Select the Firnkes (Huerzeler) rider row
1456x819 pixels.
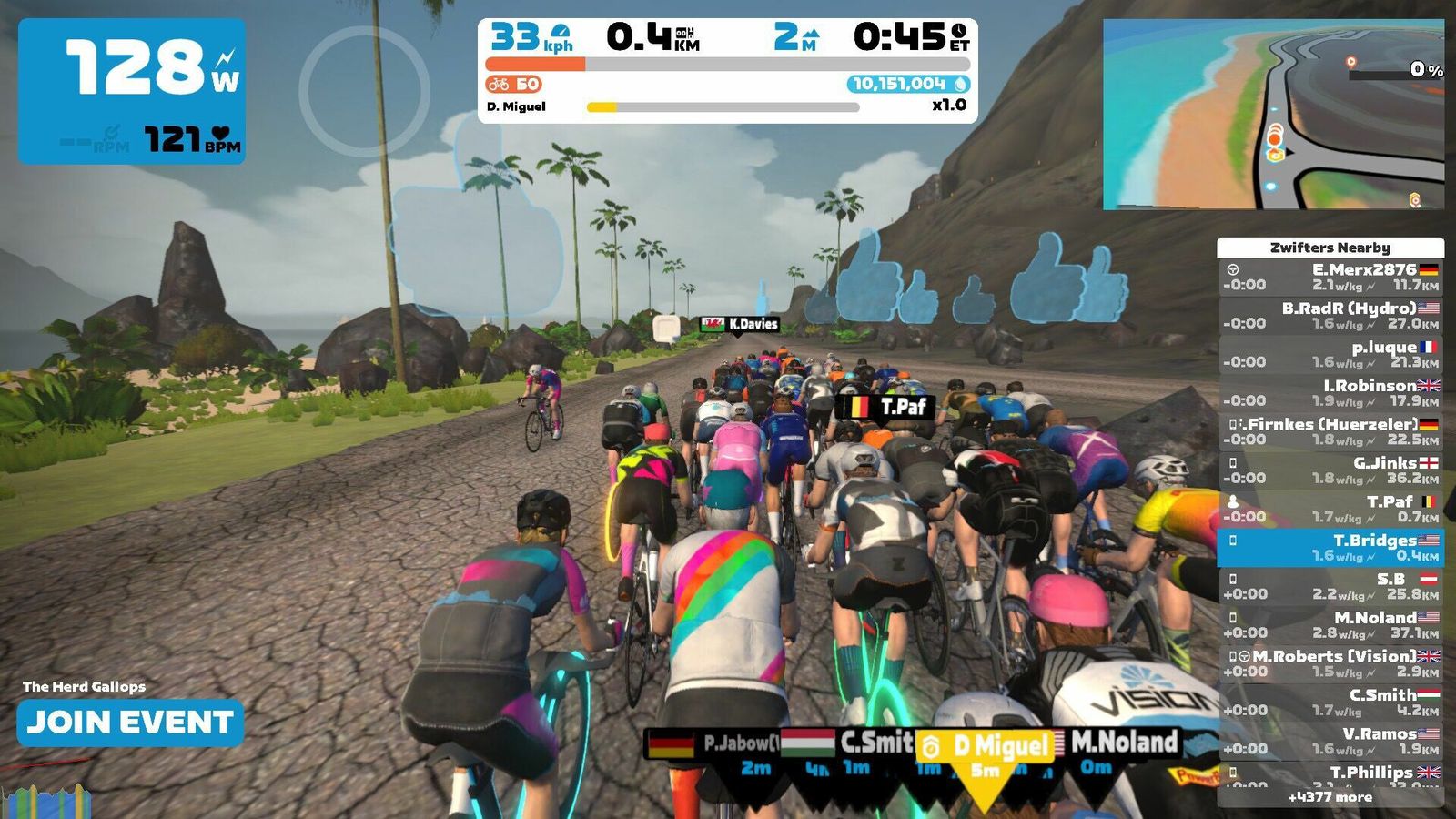point(1330,431)
